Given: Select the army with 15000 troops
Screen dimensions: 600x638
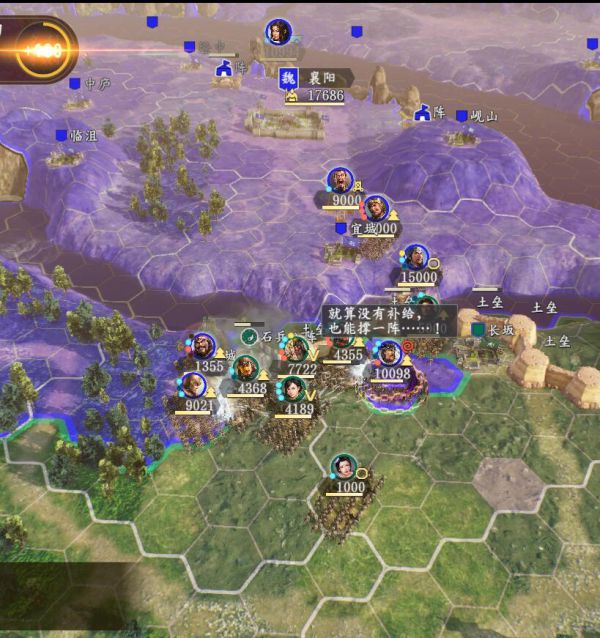Looking at the screenshot, I should (x=415, y=258).
